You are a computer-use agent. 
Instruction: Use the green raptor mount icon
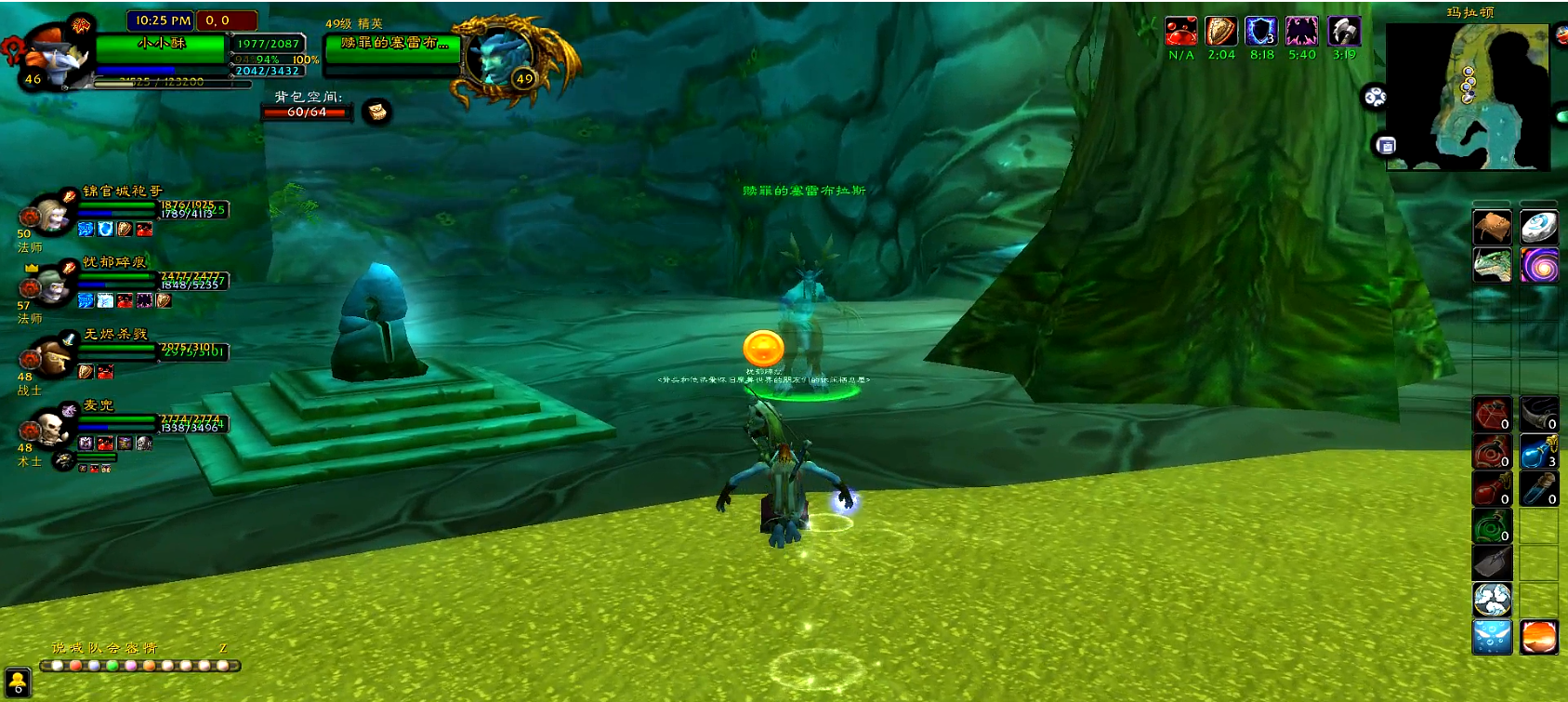pyautogui.click(x=1492, y=265)
